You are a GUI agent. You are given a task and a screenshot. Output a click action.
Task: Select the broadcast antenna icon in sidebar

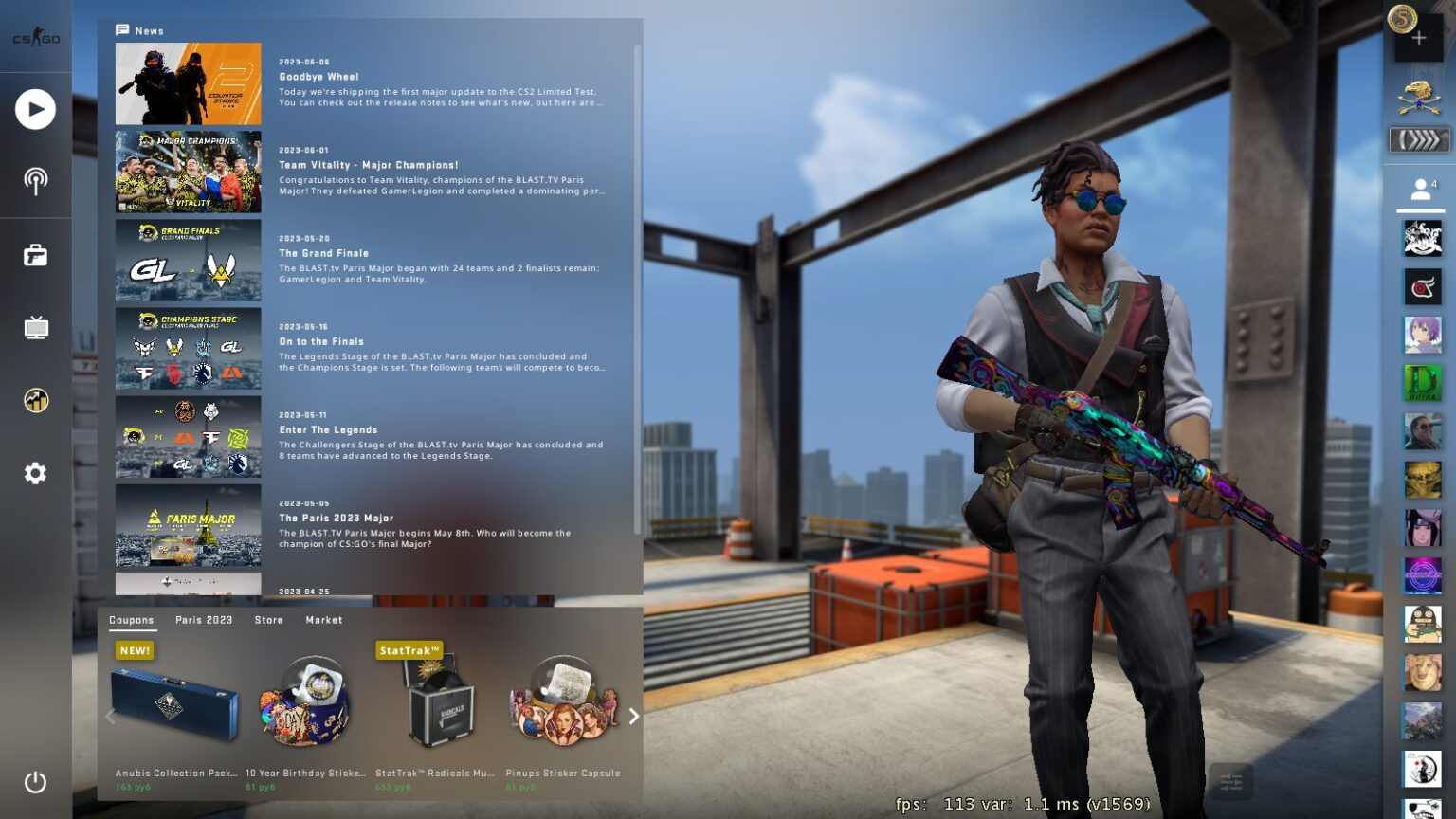[x=35, y=182]
